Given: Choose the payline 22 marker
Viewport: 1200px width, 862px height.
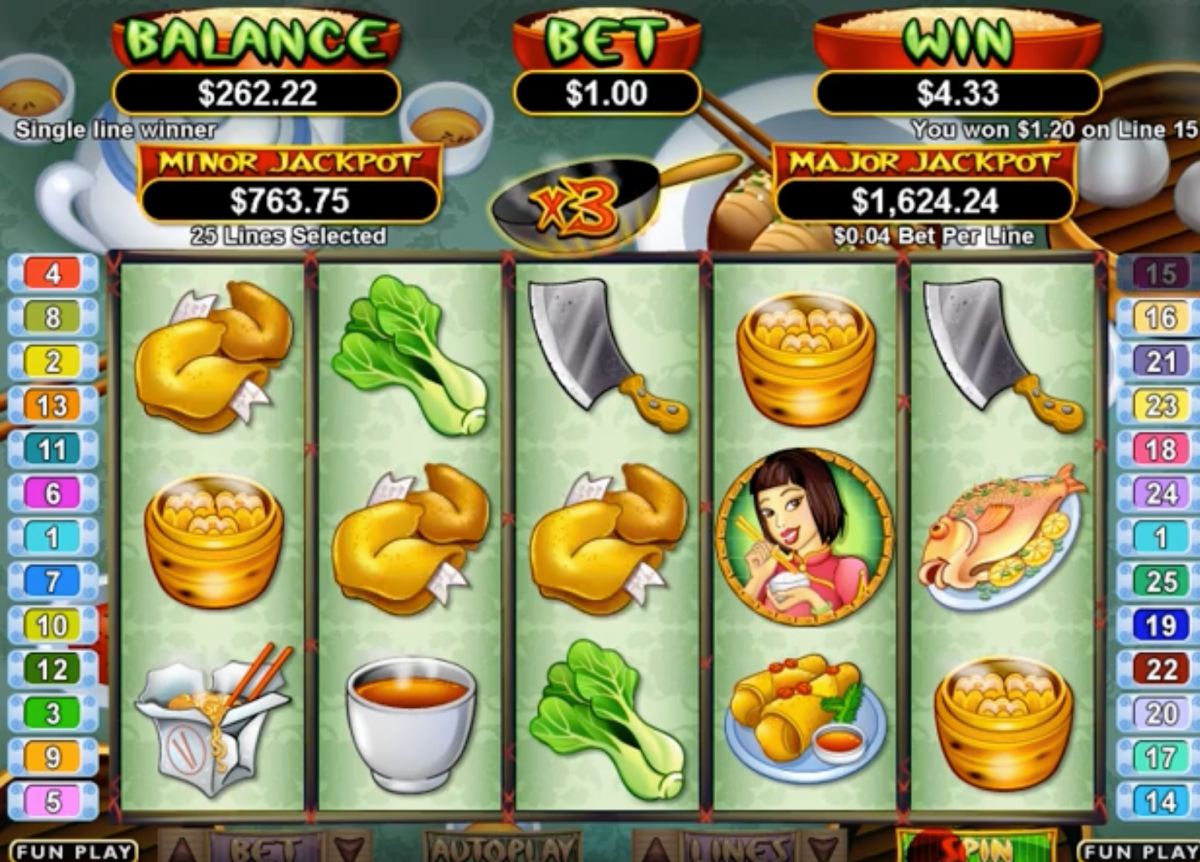Looking at the screenshot, I should pyautogui.click(x=1159, y=669).
